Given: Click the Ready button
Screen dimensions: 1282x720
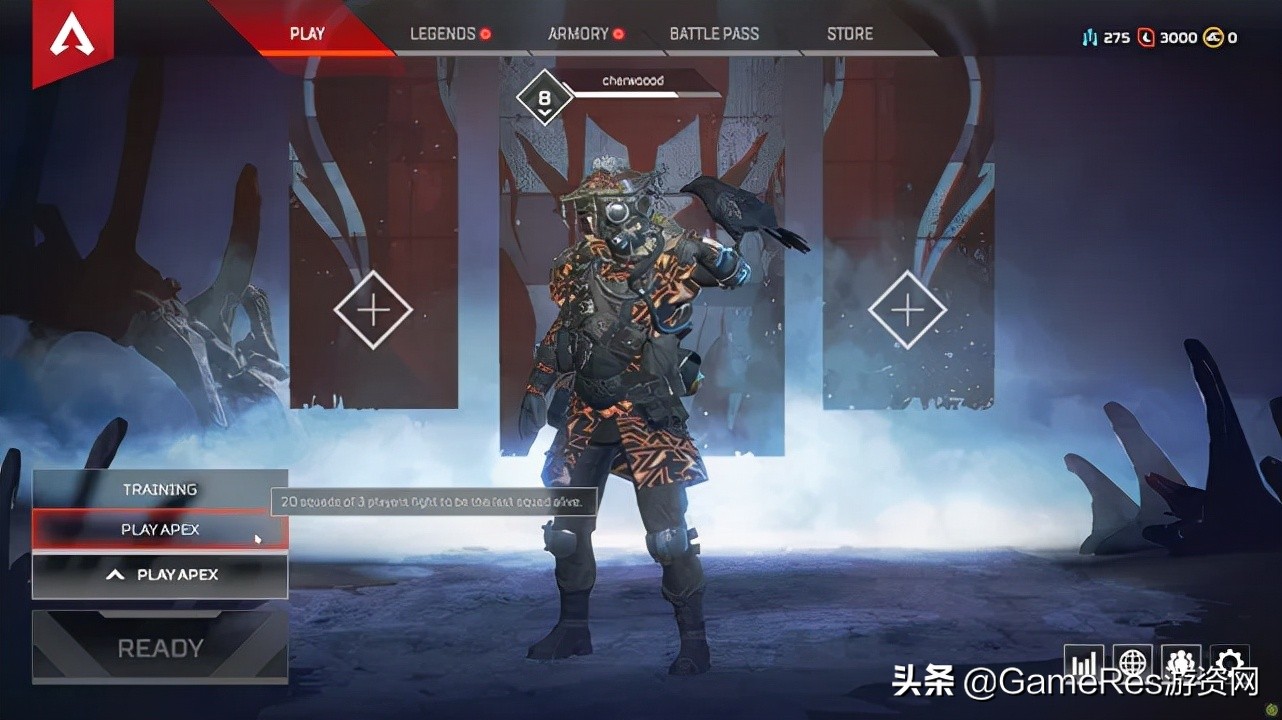Looking at the screenshot, I should pos(160,648).
